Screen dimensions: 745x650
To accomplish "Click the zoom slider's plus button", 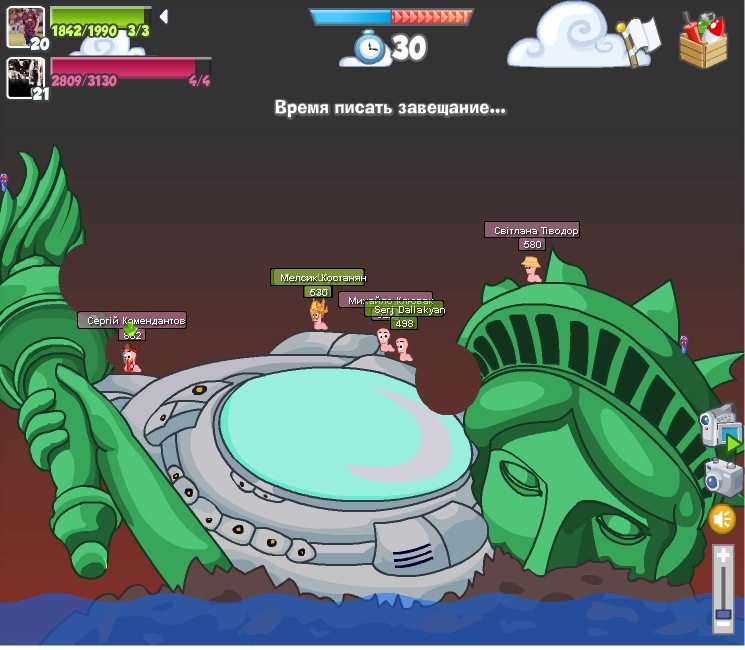I will pos(722,556).
